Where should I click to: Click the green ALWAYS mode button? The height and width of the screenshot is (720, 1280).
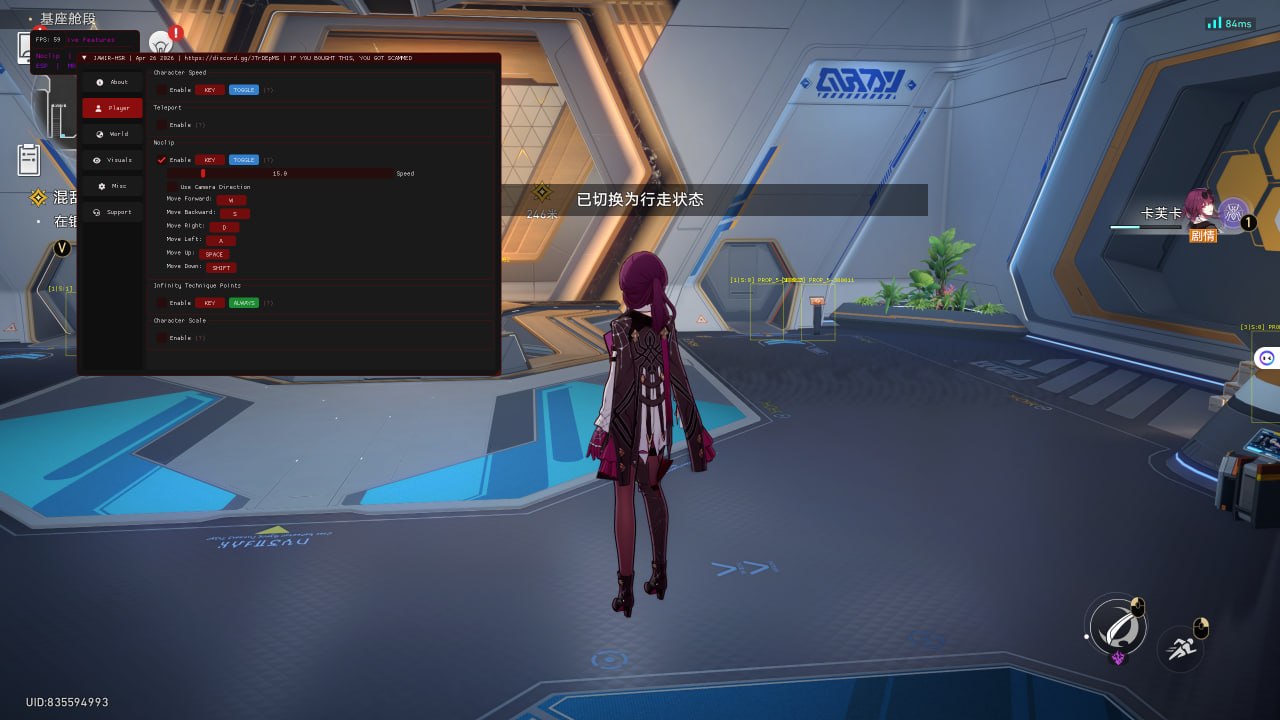point(244,303)
